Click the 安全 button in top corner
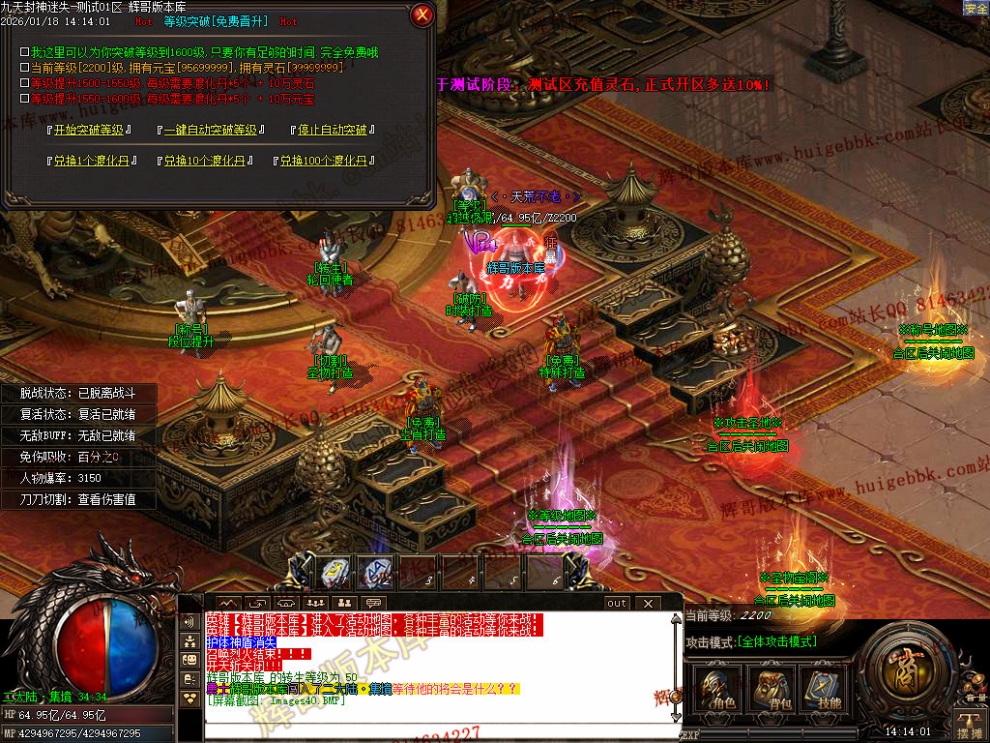The height and width of the screenshot is (743, 990). [975, 8]
